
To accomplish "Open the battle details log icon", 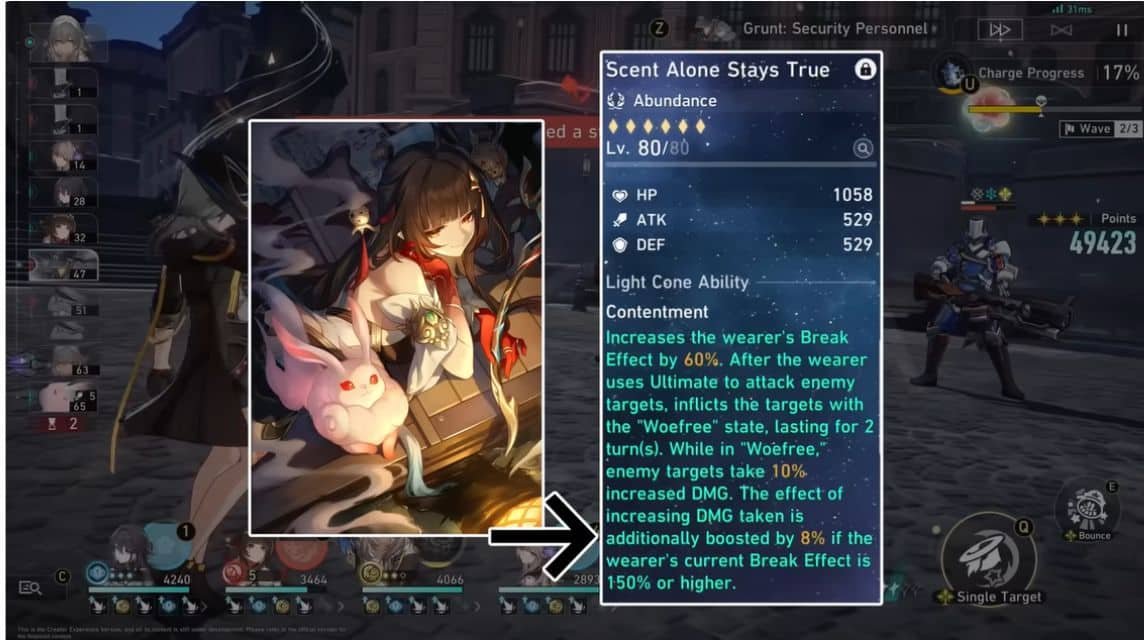I will [29, 588].
